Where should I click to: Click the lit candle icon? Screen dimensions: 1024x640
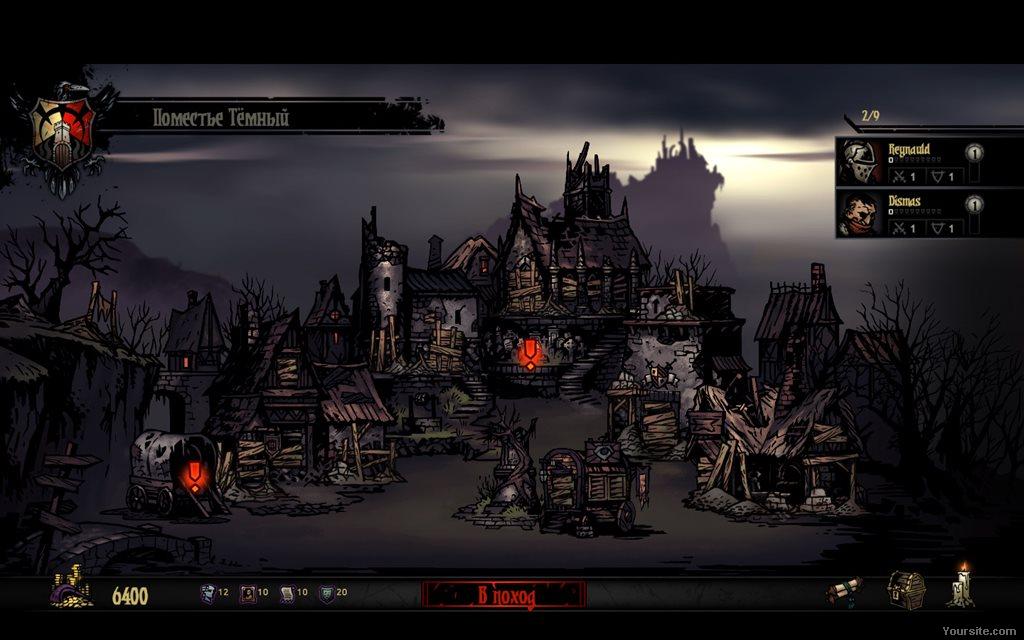pyautogui.click(x=962, y=587)
